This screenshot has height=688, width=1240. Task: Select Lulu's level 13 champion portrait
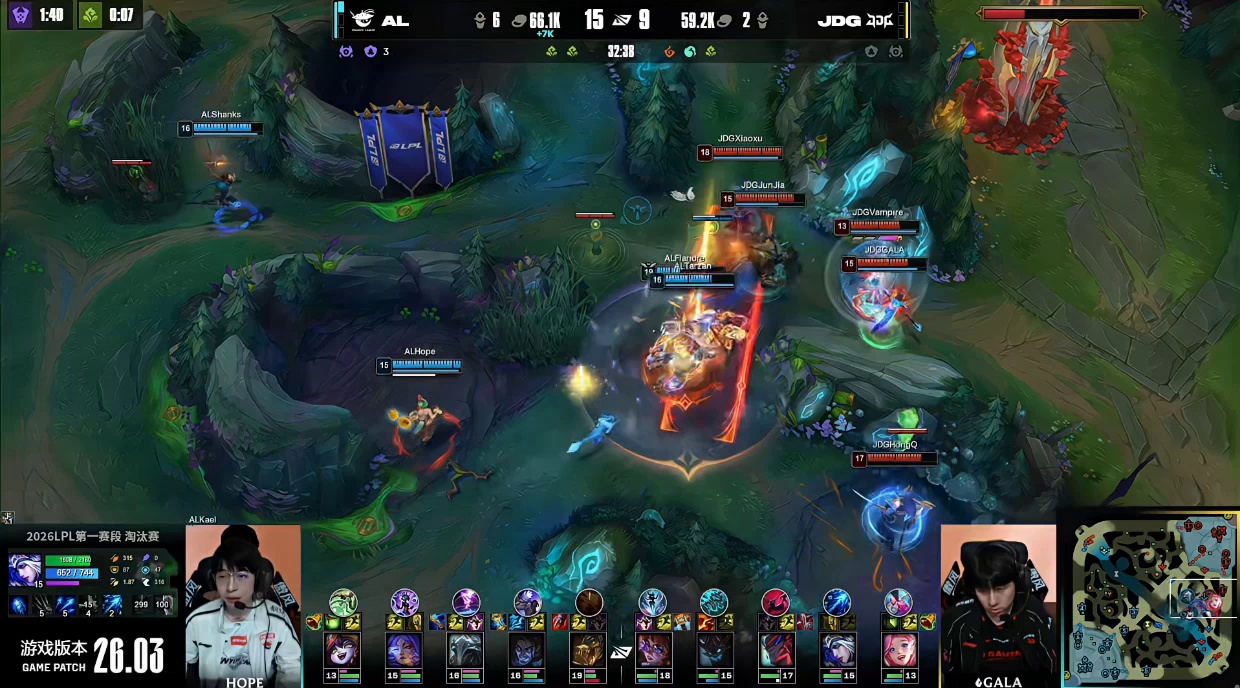tap(343, 650)
